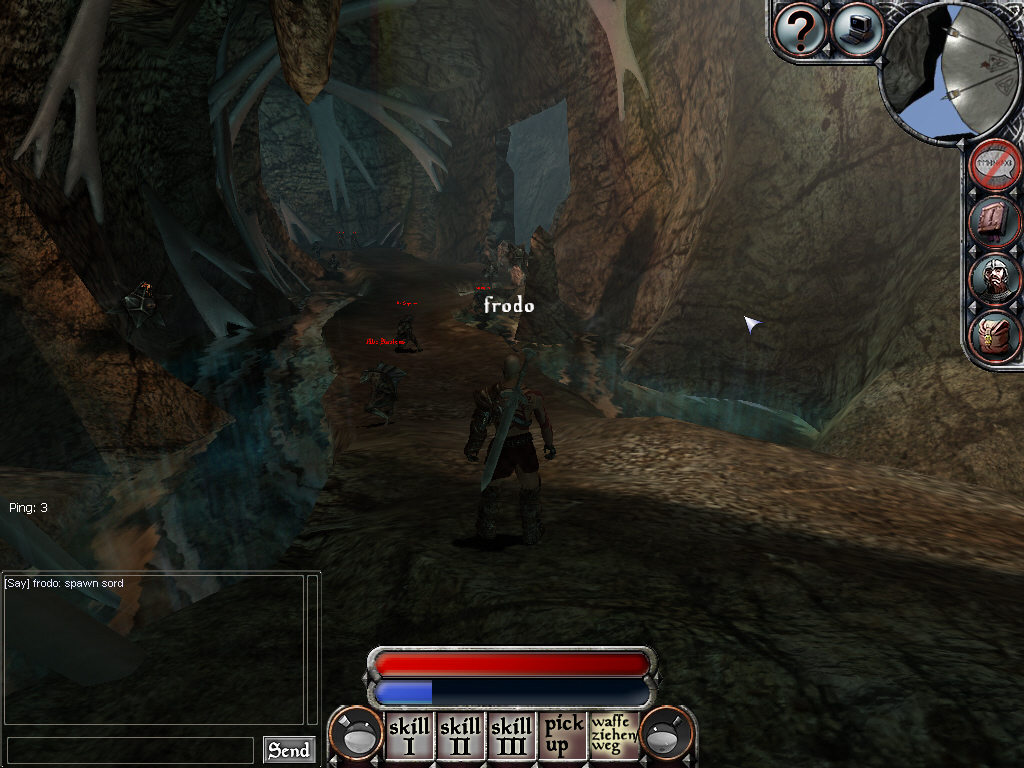The height and width of the screenshot is (768, 1024).
Task: Send the chat message
Action: [x=289, y=750]
